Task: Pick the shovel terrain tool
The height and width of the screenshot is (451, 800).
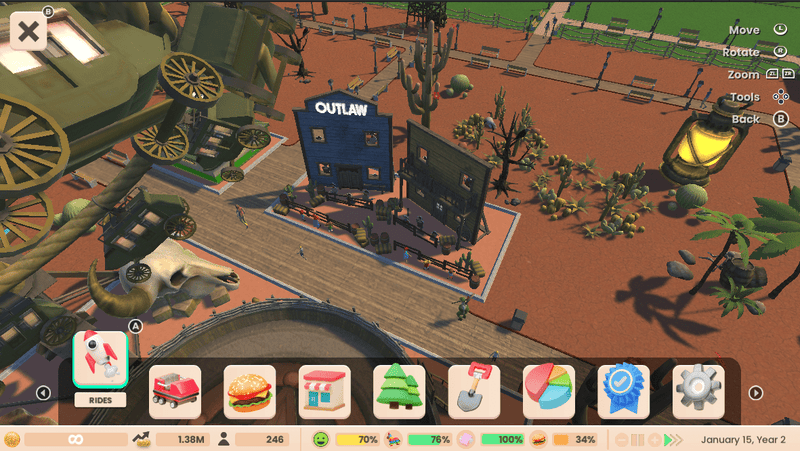Action: coord(474,391)
